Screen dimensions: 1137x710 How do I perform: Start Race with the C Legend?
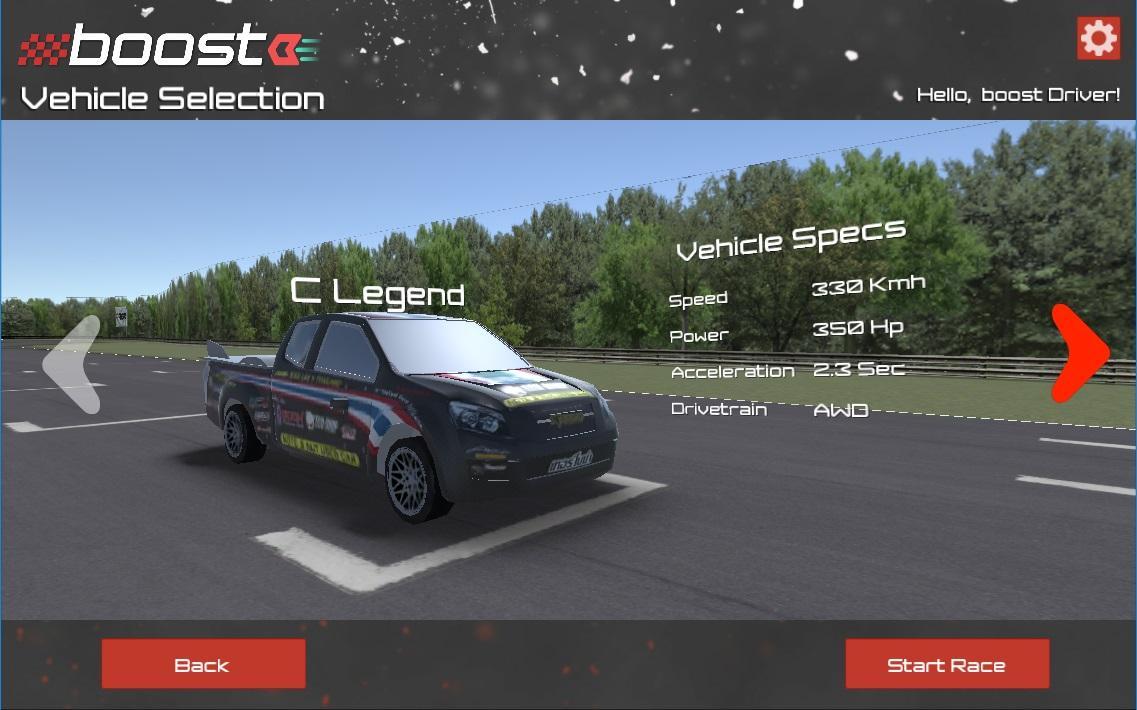tap(947, 664)
